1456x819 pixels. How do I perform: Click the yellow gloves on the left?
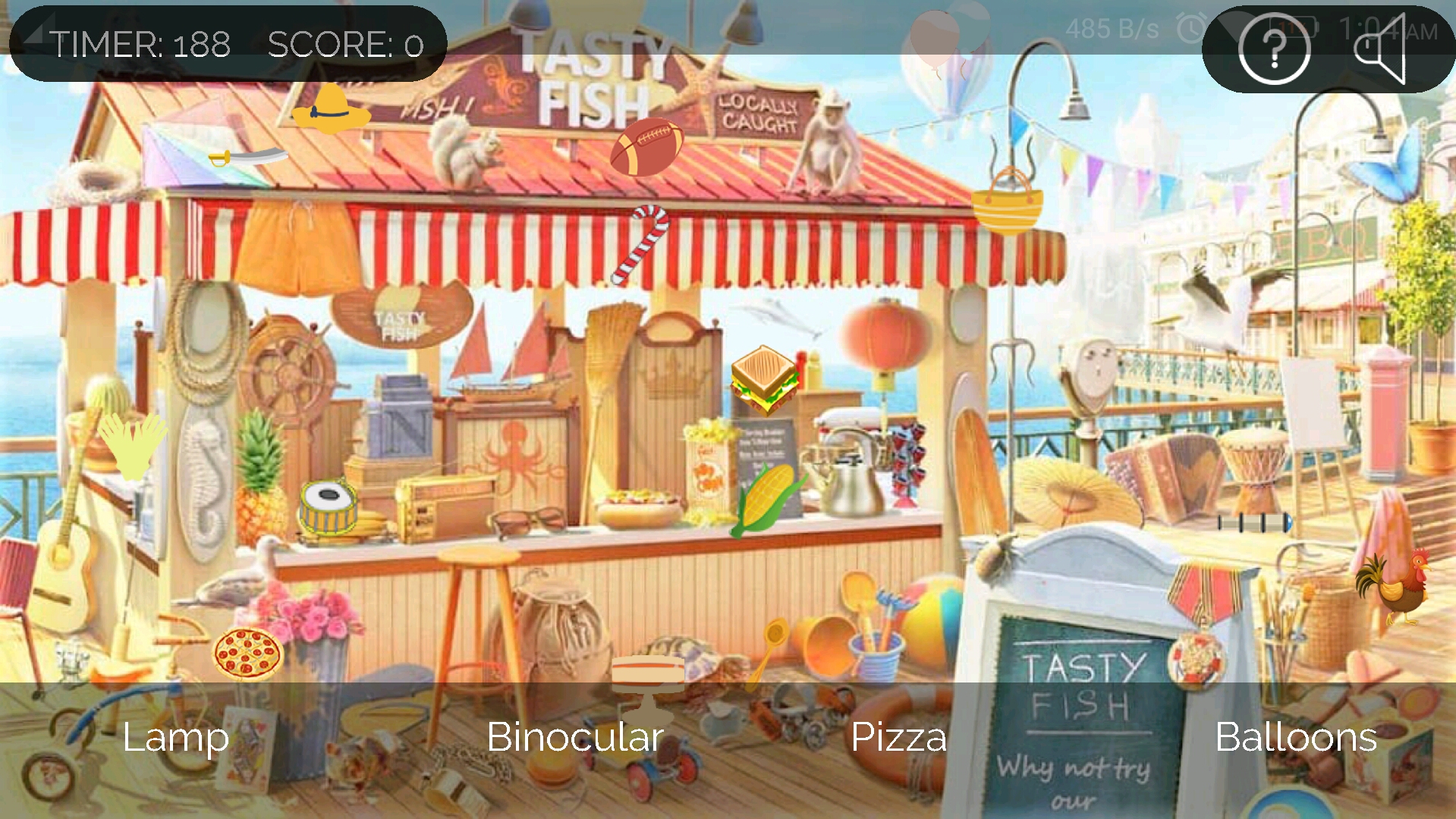click(135, 447)
